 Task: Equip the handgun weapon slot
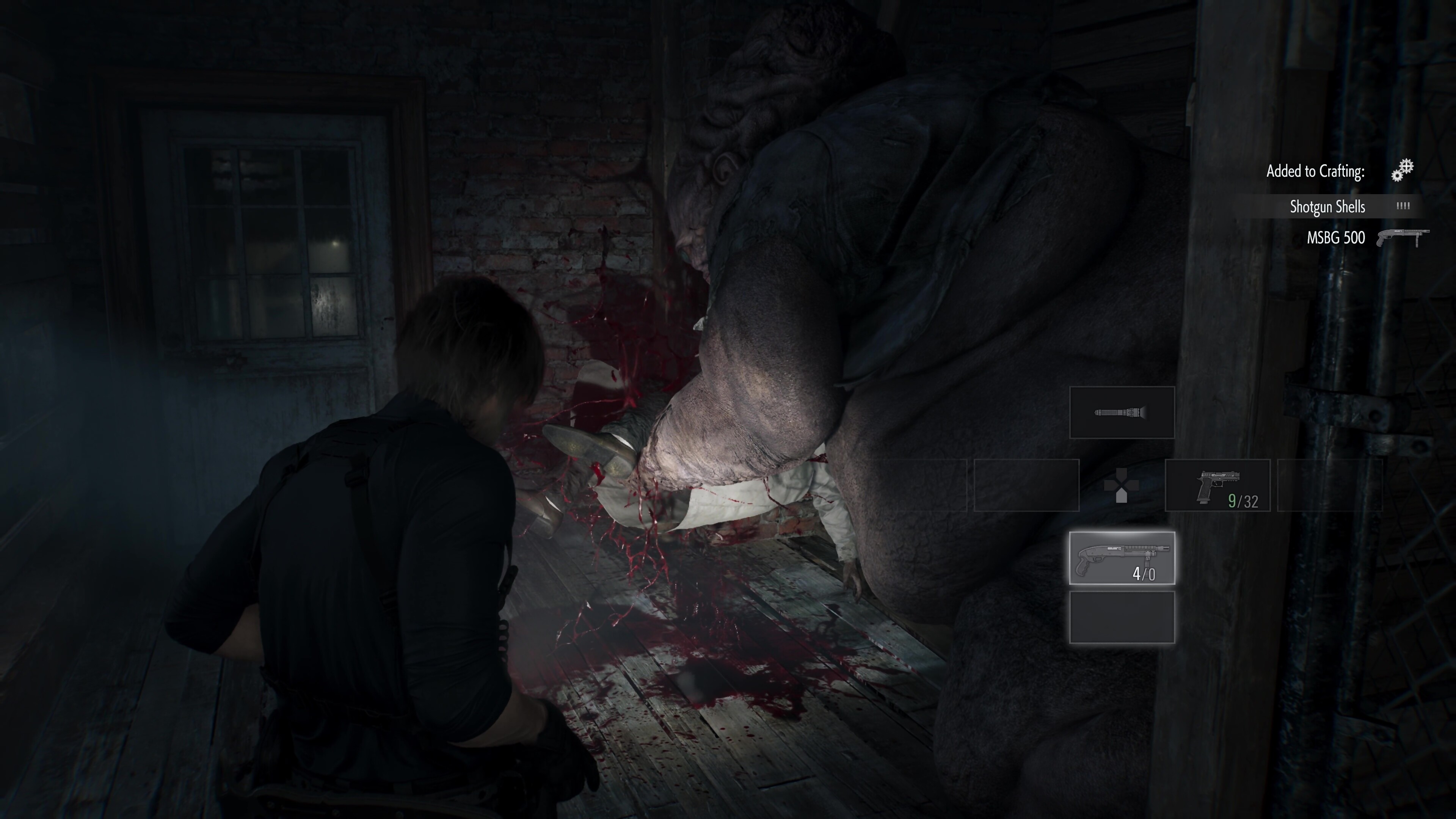1218,485
